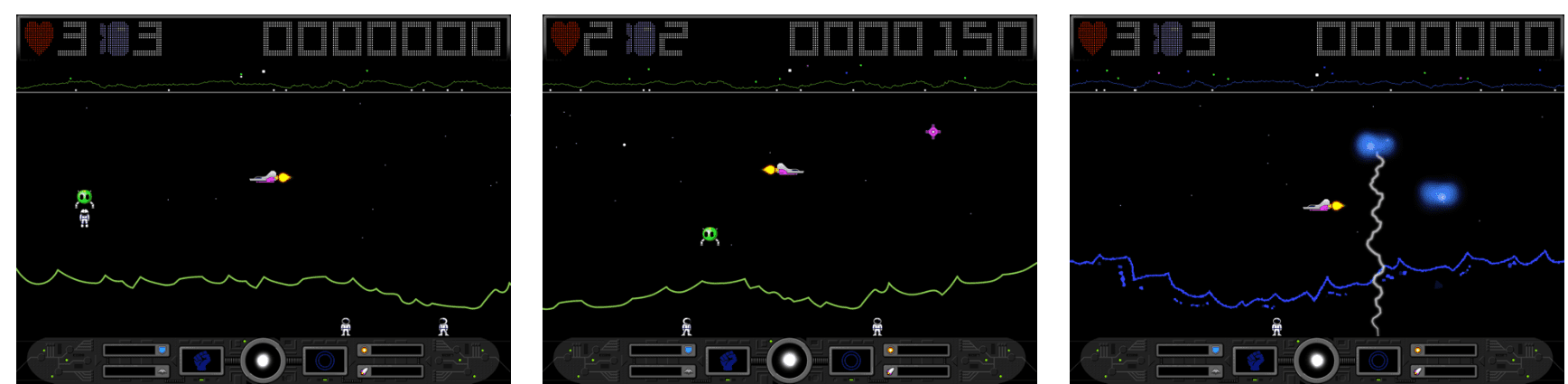The height and width of the screenshot is (384, 1568).
Task: Select the orange fireball icon on the blue-terrain screen
Action: [x=1417, y=350]
